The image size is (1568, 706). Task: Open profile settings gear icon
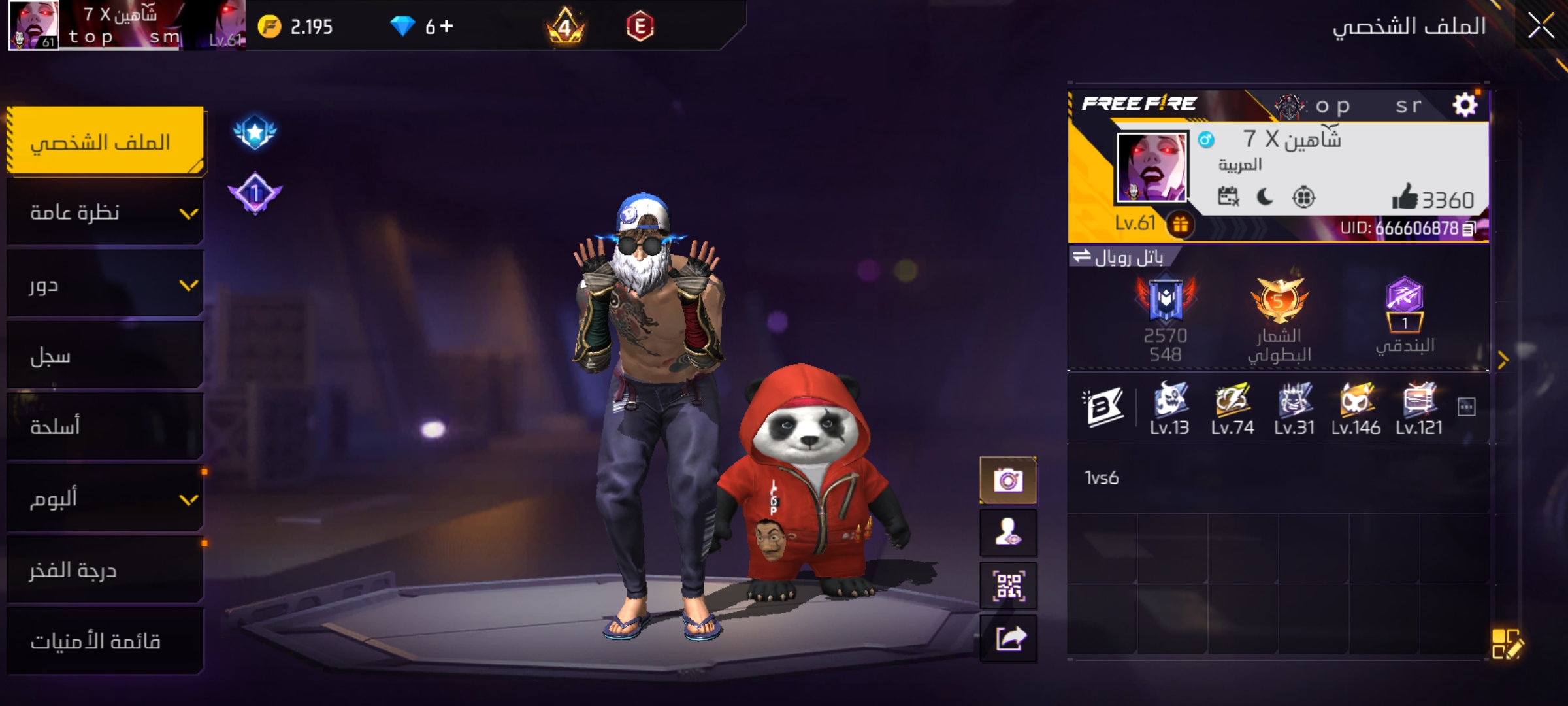point(1465,105)
